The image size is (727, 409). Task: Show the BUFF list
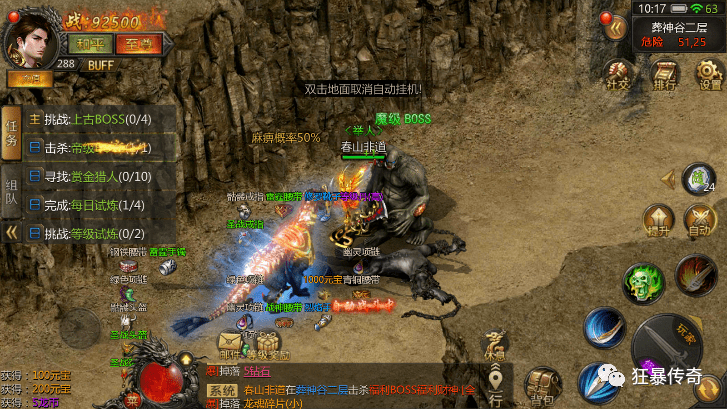click(x=100, y=65)
